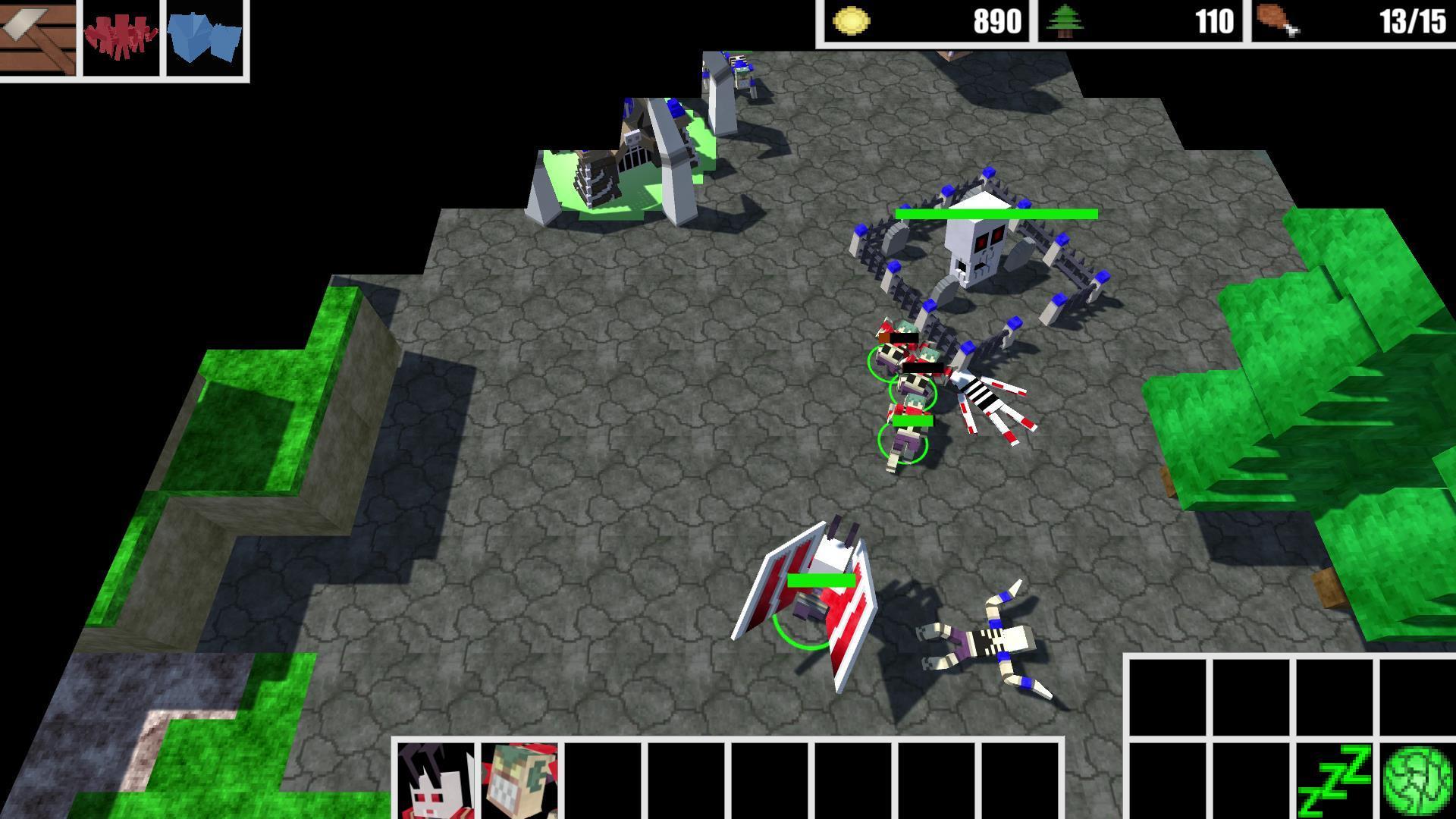Click the chicken leg food icon
1456x819 pixels.
point(1277,20)
